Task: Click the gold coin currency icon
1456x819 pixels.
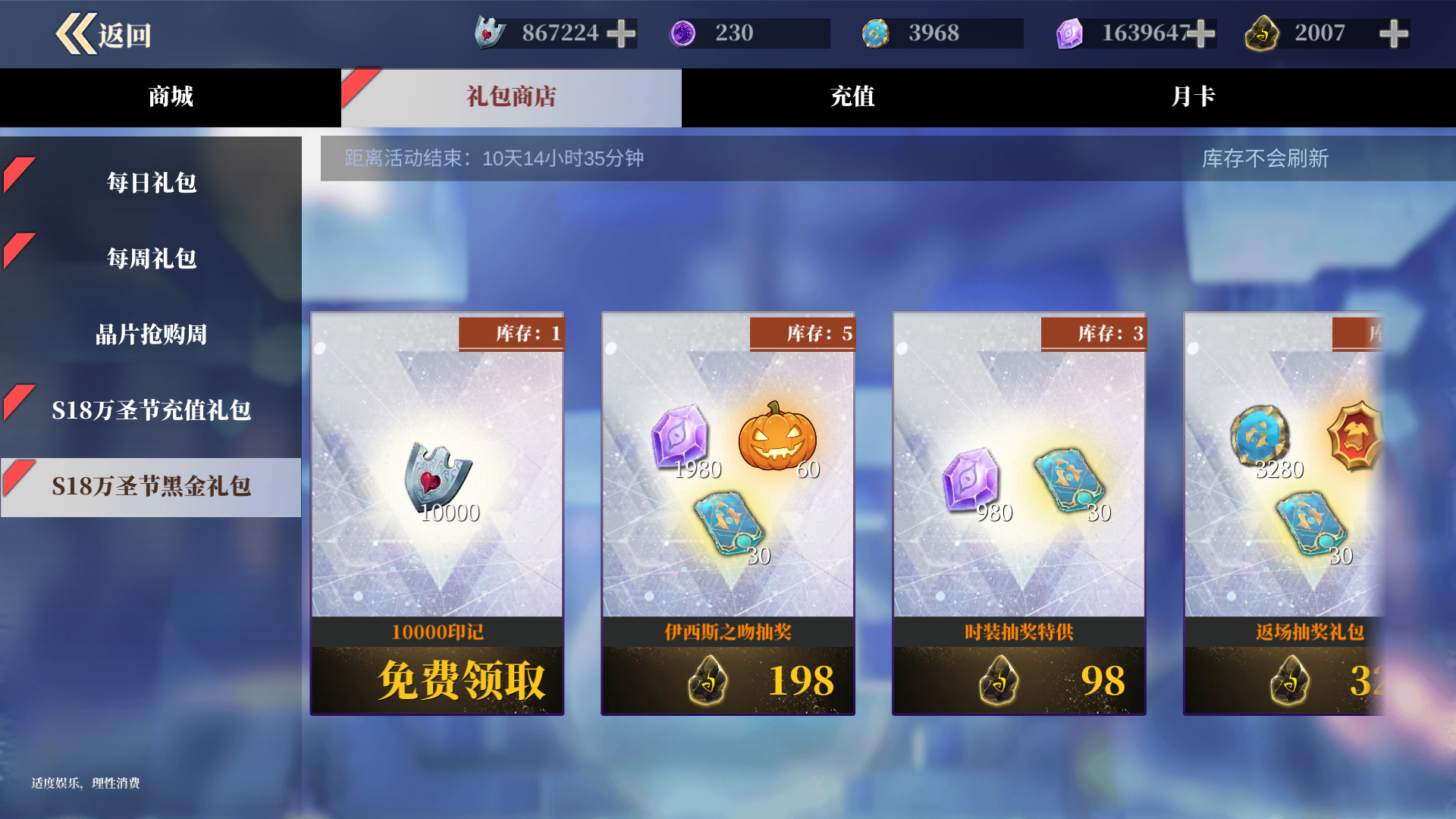Action: pyautogui.click(x=877, y=33)
